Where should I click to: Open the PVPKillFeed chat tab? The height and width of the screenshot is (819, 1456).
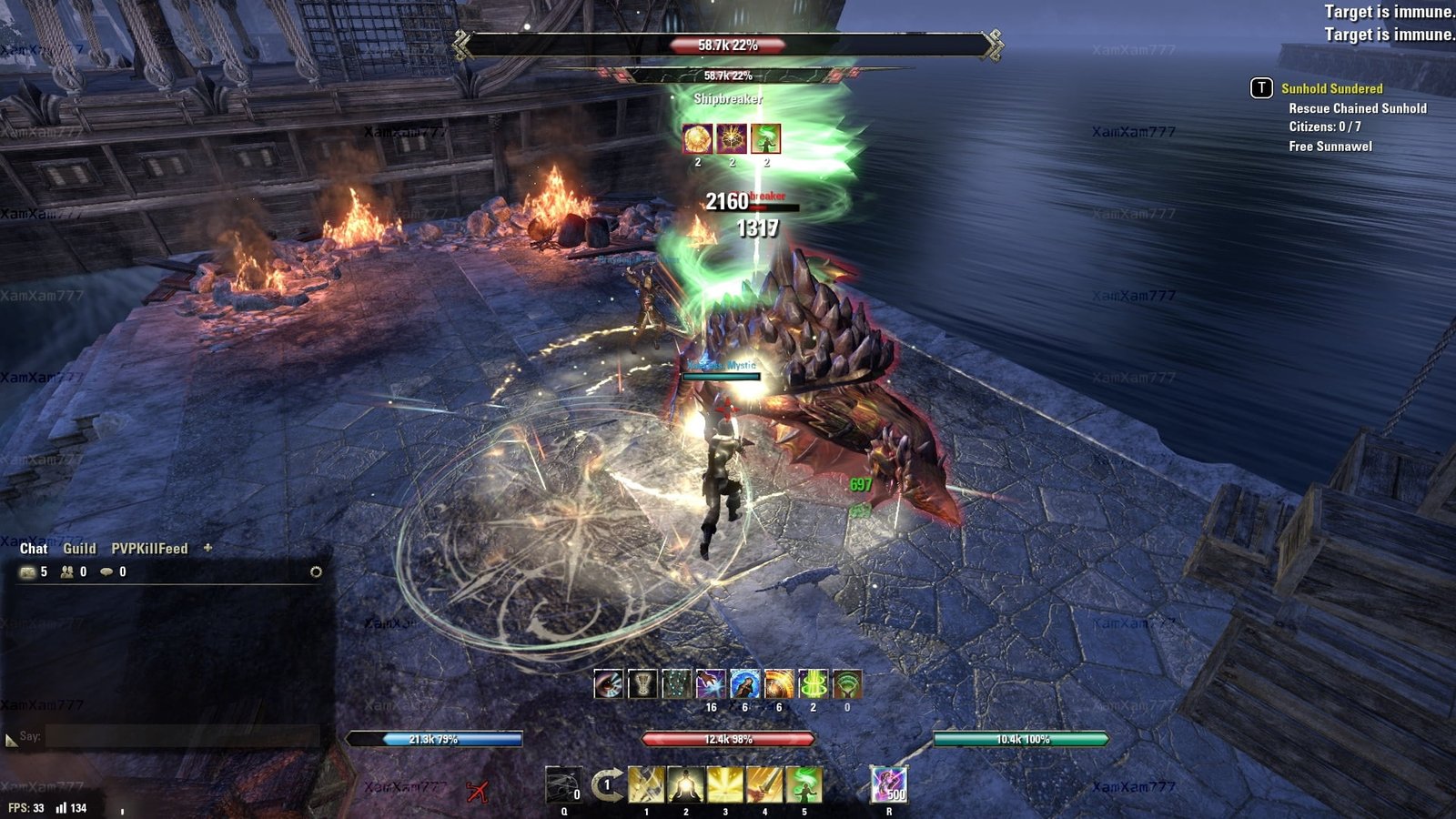tap(149, 549)
